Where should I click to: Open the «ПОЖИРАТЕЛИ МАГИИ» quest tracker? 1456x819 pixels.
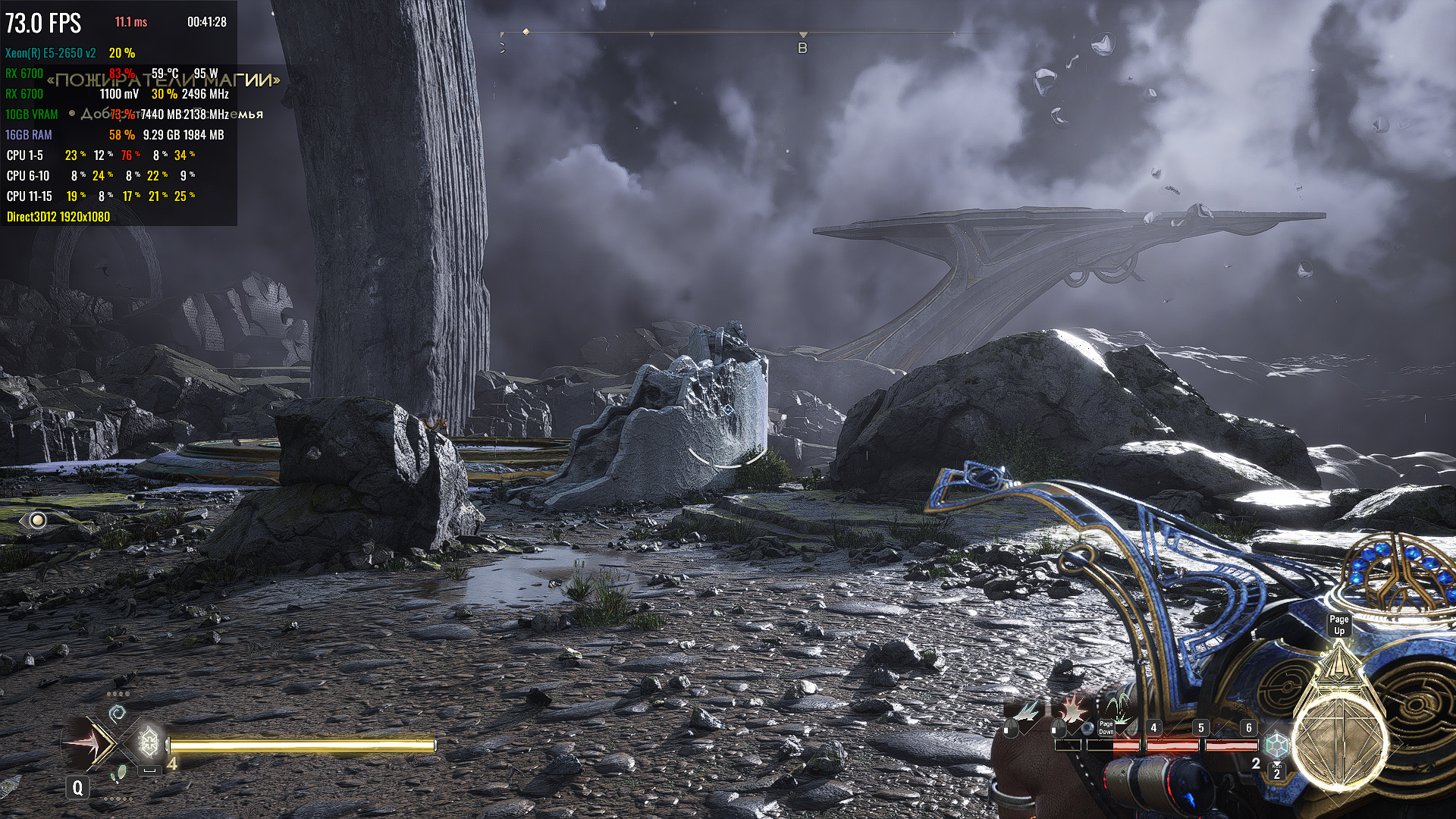(163, 80)
